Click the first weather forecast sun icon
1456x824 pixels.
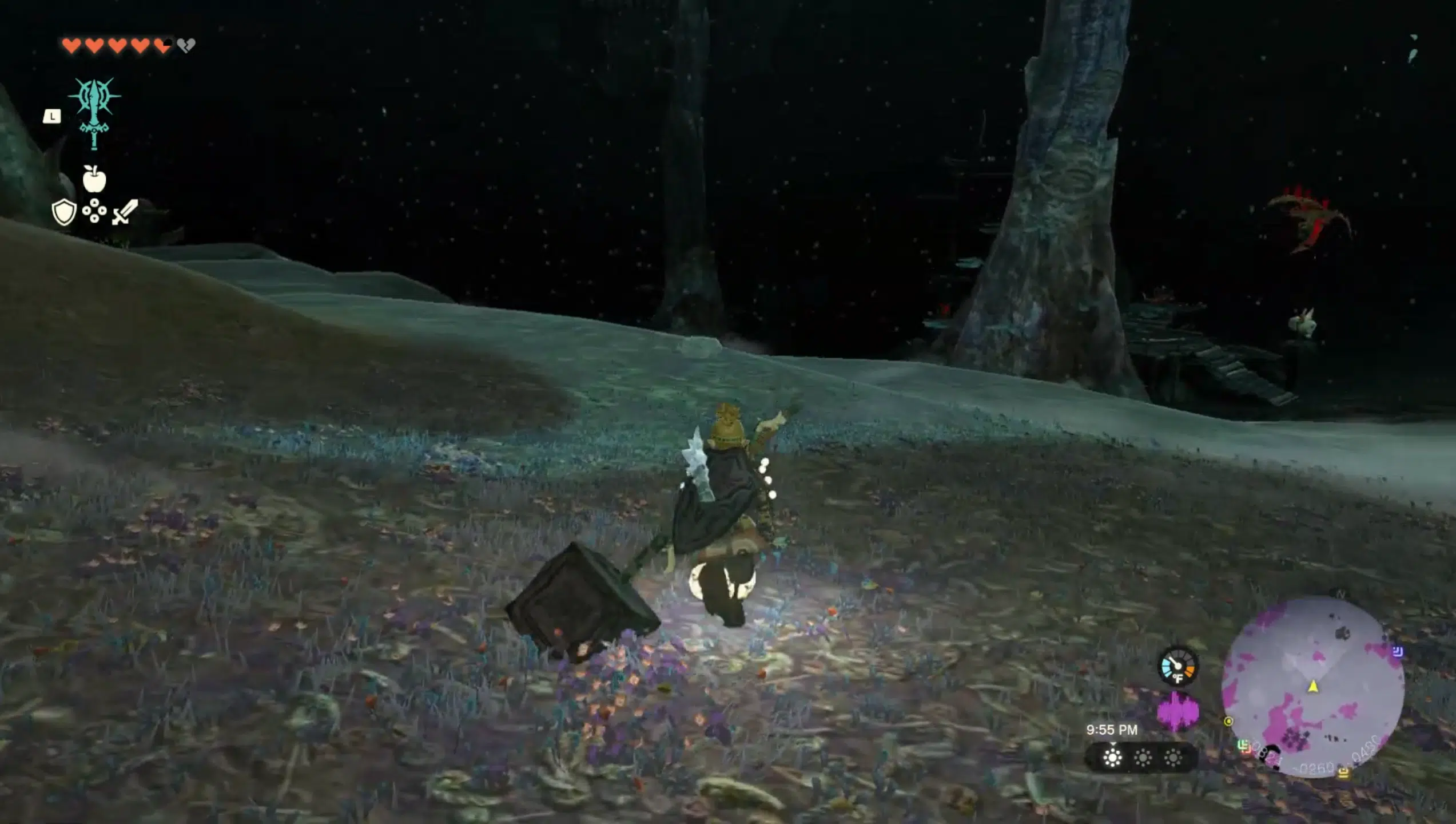click(1112, 758)
